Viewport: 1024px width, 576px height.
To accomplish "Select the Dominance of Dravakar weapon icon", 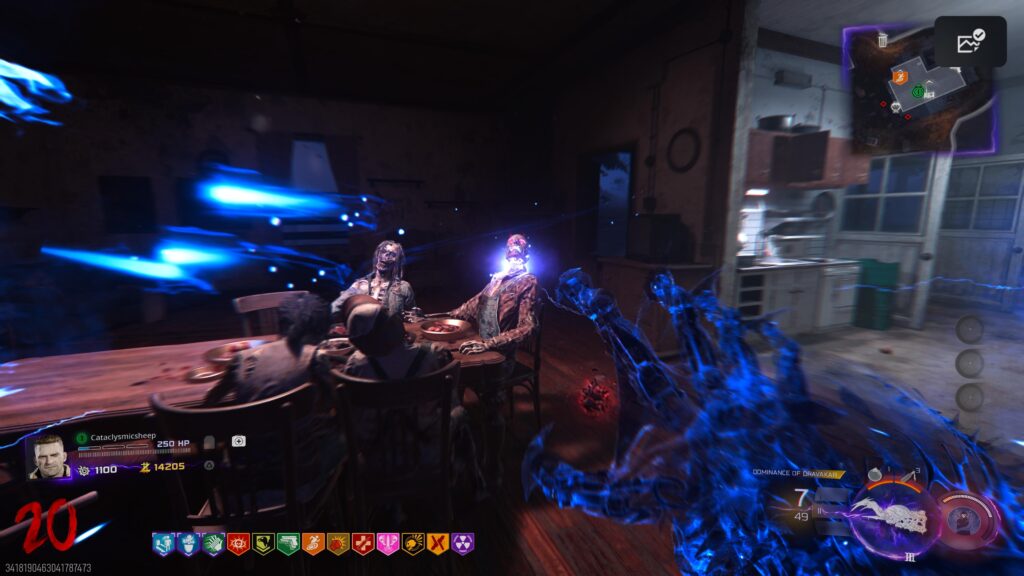I will [893, 514].
